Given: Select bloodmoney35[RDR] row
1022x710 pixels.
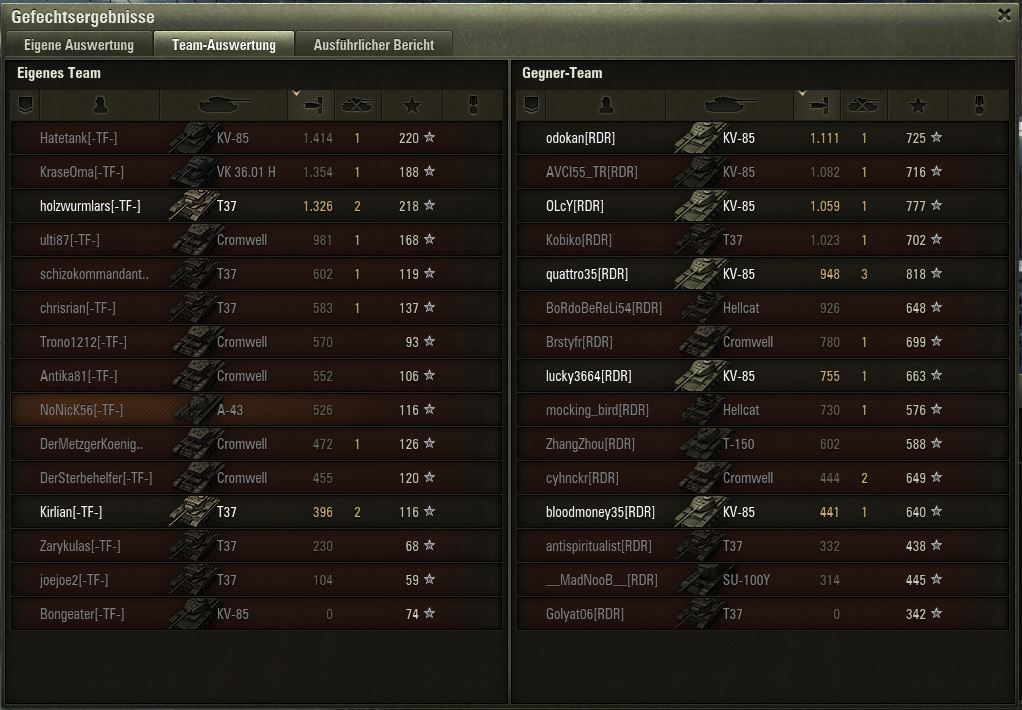Looking at the screenshot, I should [x=762, y=512].
